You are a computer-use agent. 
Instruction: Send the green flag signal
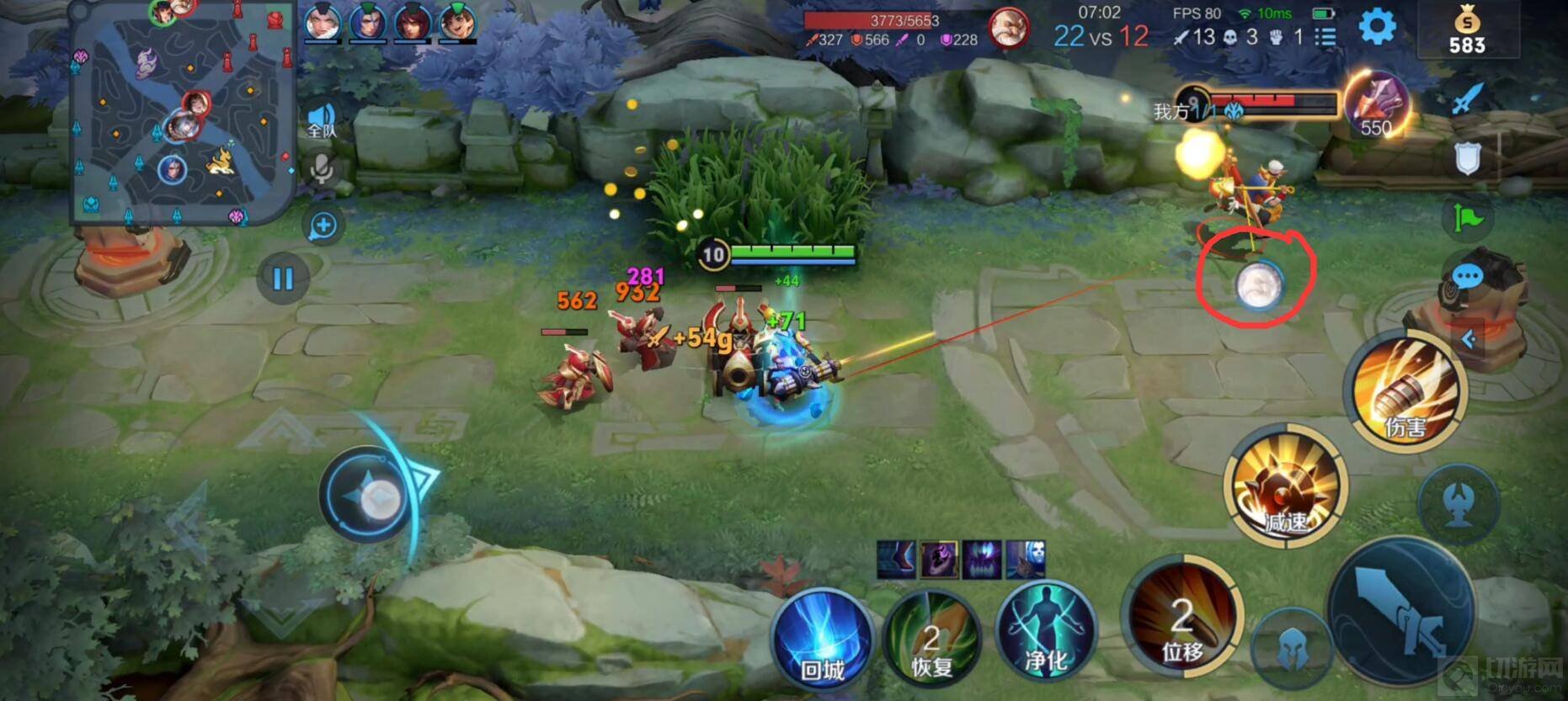pyautogui.click(x=1467, y=218)
